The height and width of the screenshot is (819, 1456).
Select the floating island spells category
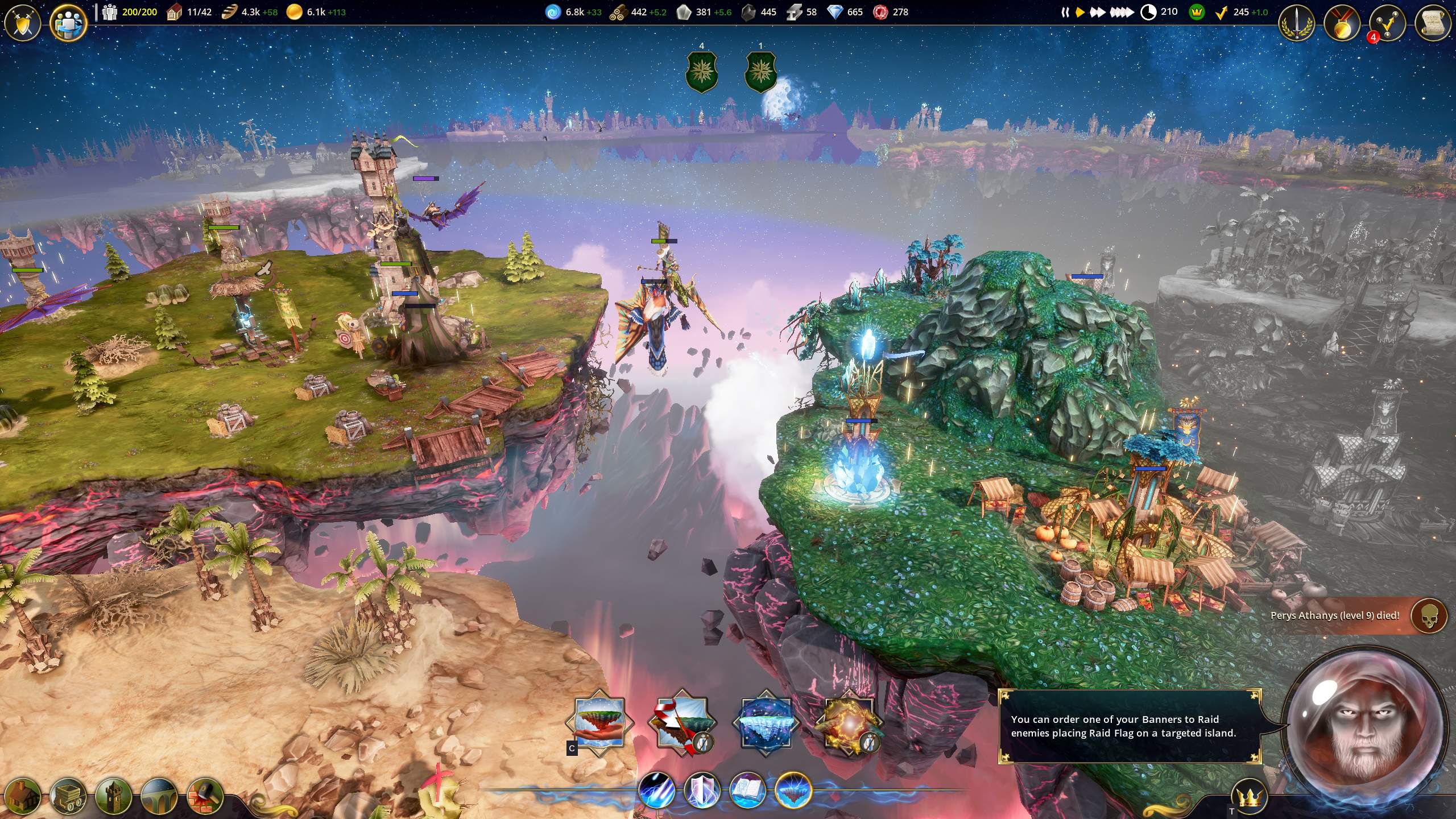click(793, 791)
